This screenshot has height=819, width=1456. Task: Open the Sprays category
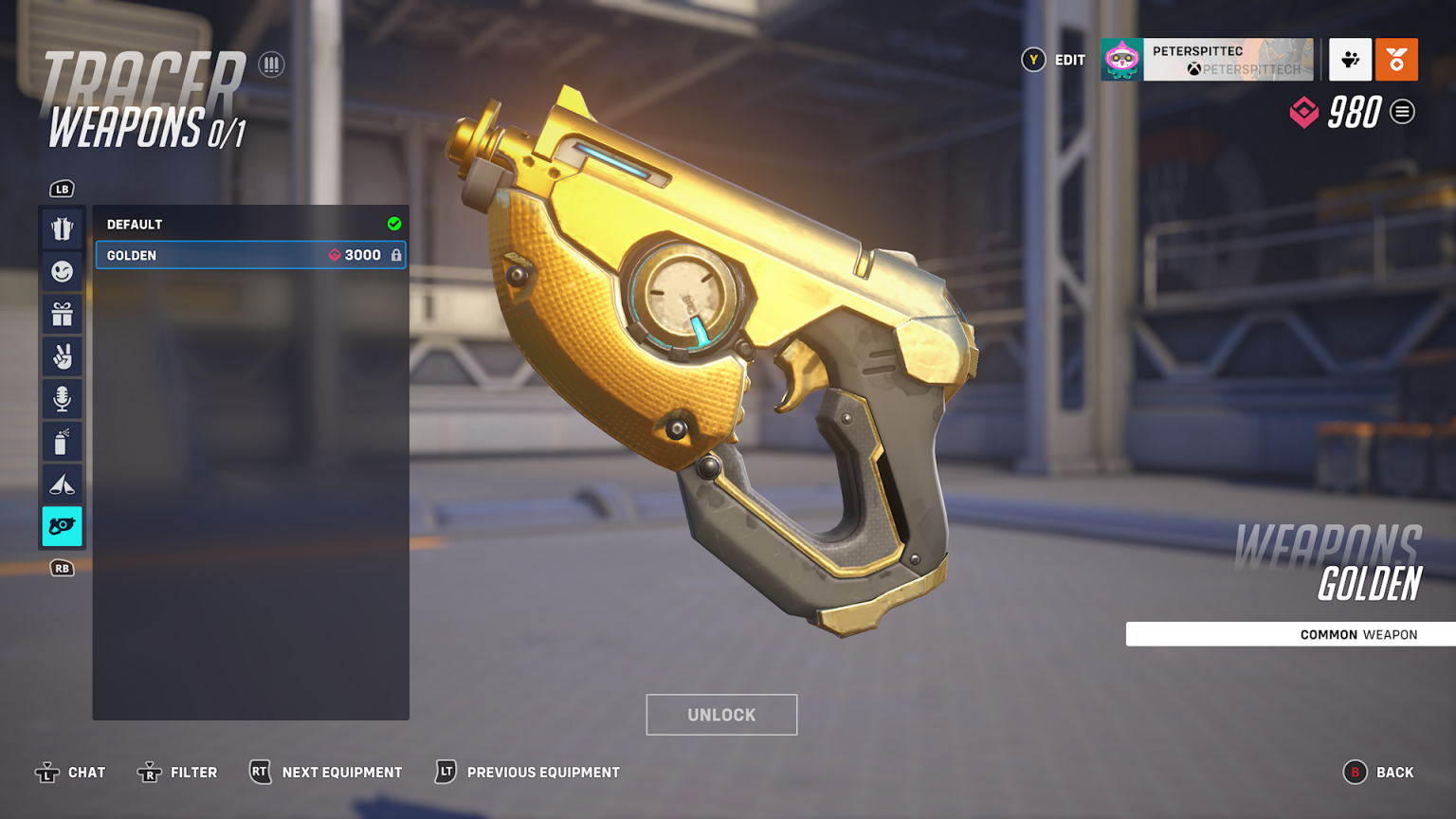[62, 441]
